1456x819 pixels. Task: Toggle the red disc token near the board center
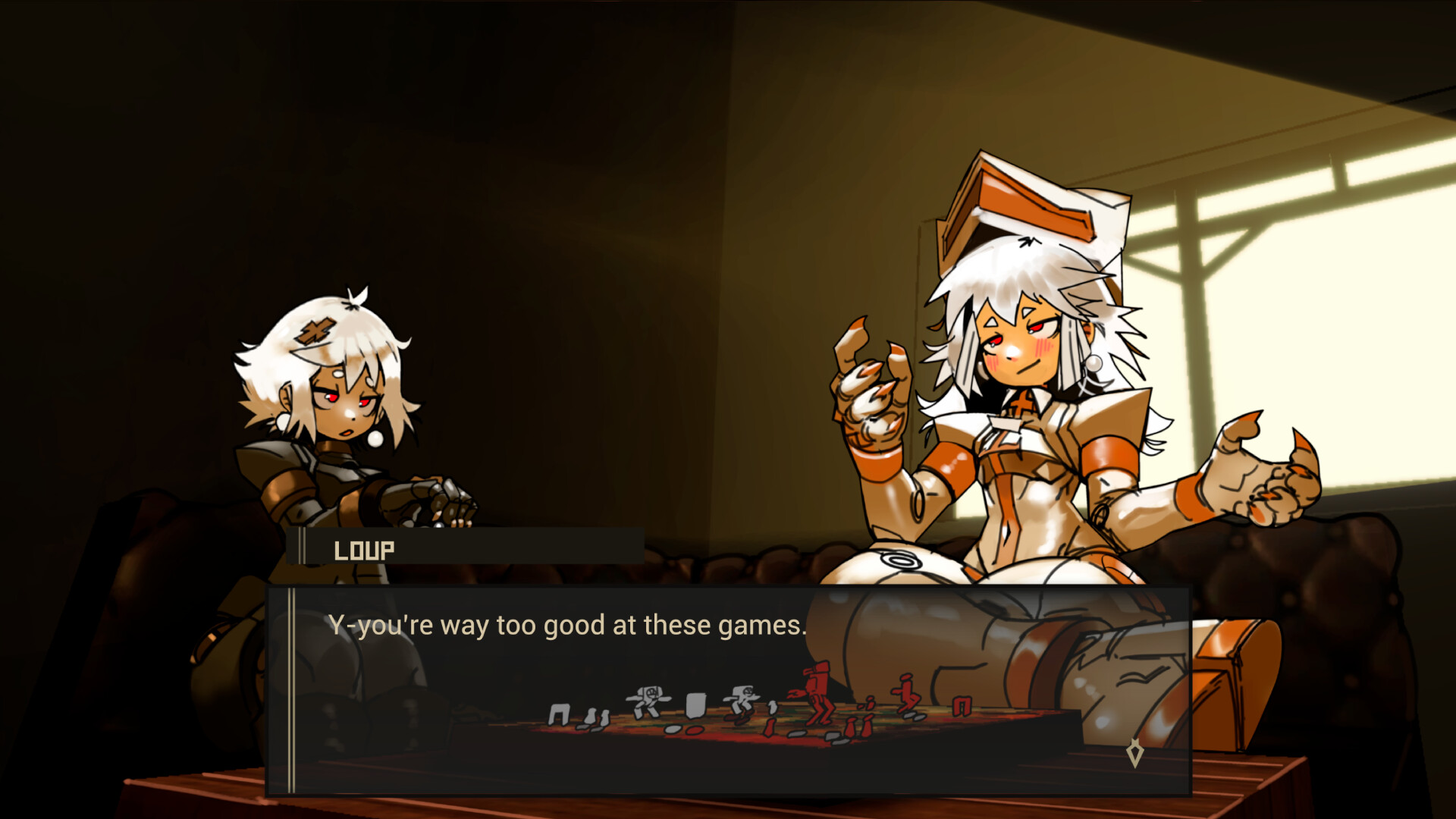[x=694, y=730]
